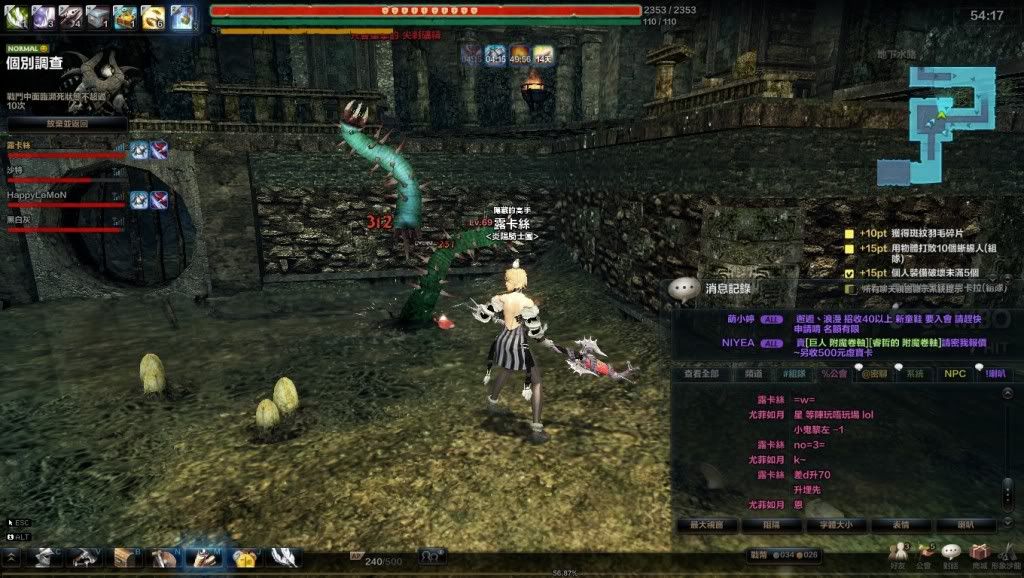Viewport: 1024px width, 578px height.
Task: Switch to the 頻道 channel chat tab
Action: (x=754, y=374)
